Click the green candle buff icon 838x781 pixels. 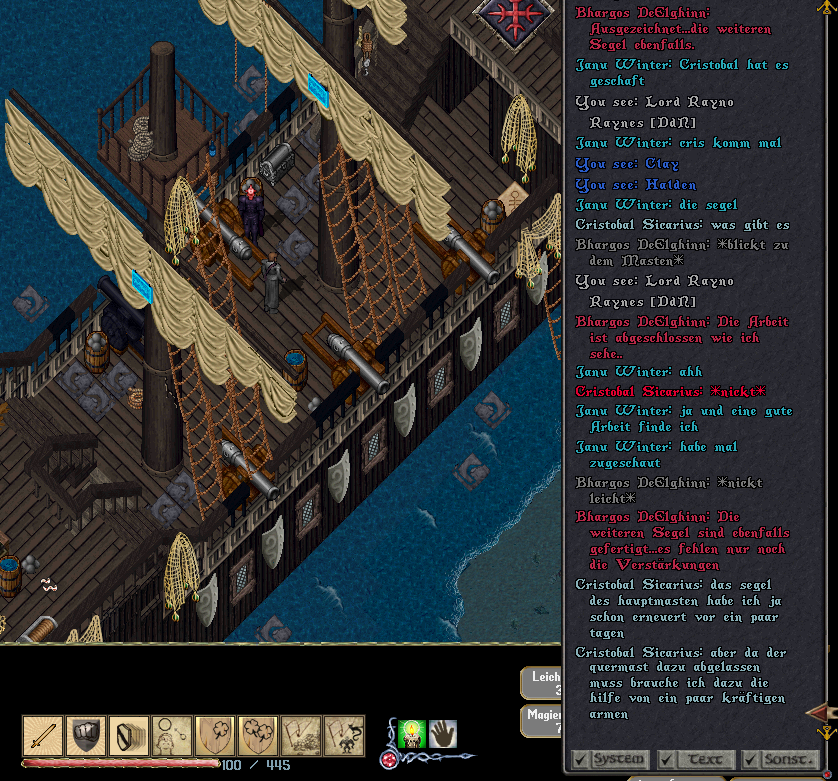tap(412, 734)
